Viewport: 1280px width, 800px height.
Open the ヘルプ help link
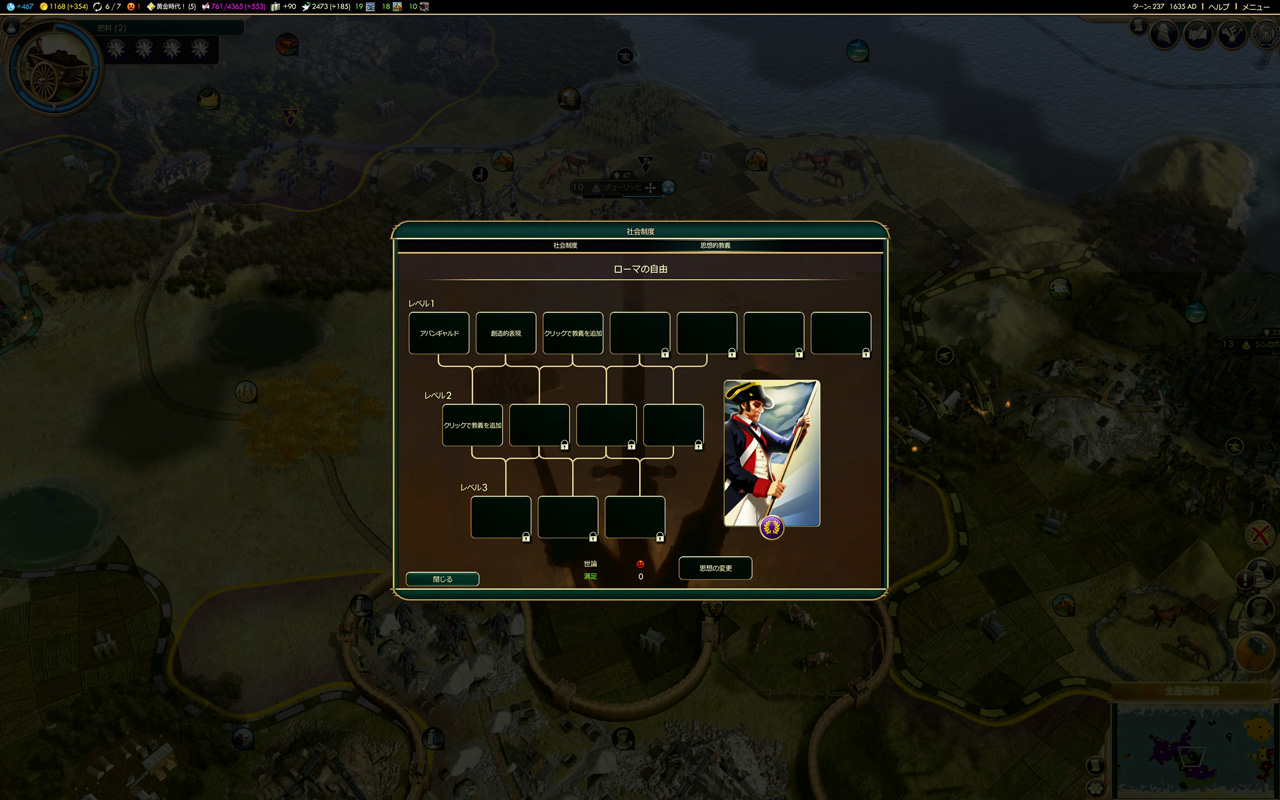click(1219, 7)
